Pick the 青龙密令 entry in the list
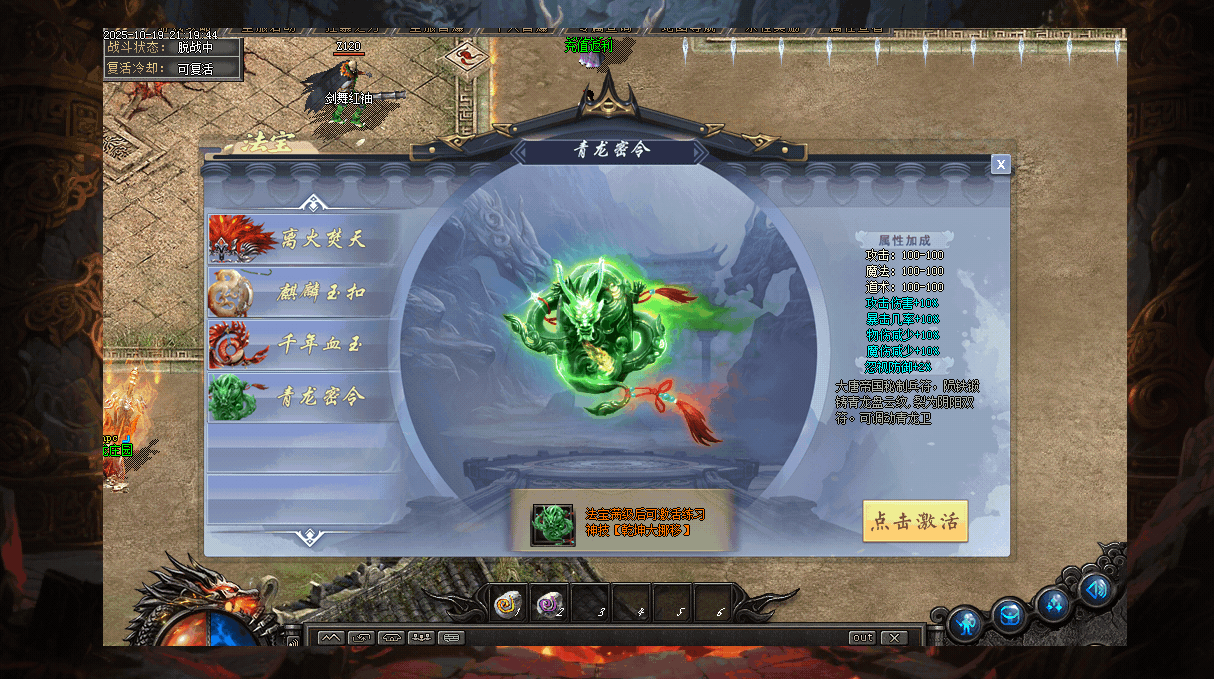1214x679 pixels. pyautogui.click(x=303, y=397)
